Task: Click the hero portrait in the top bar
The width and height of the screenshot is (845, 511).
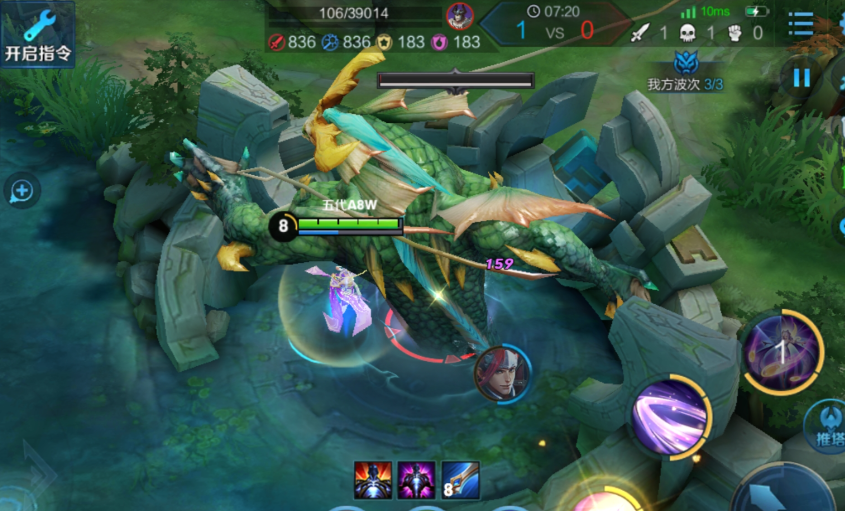Action: coord(459,15)
